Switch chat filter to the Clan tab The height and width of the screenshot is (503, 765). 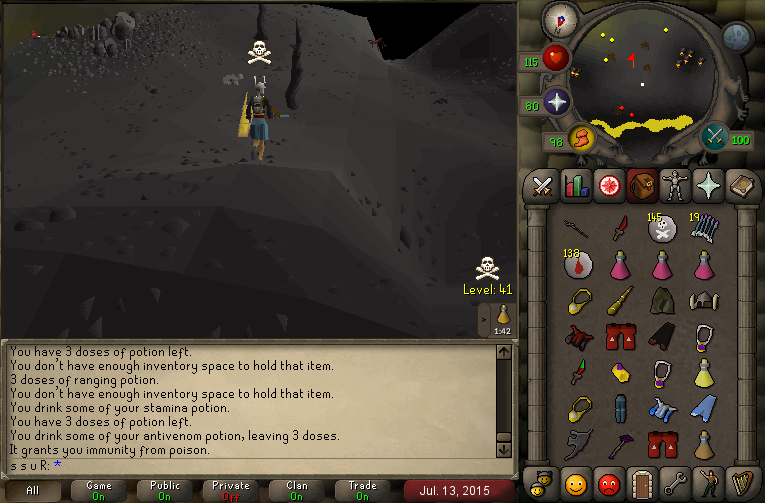(296, 490)
